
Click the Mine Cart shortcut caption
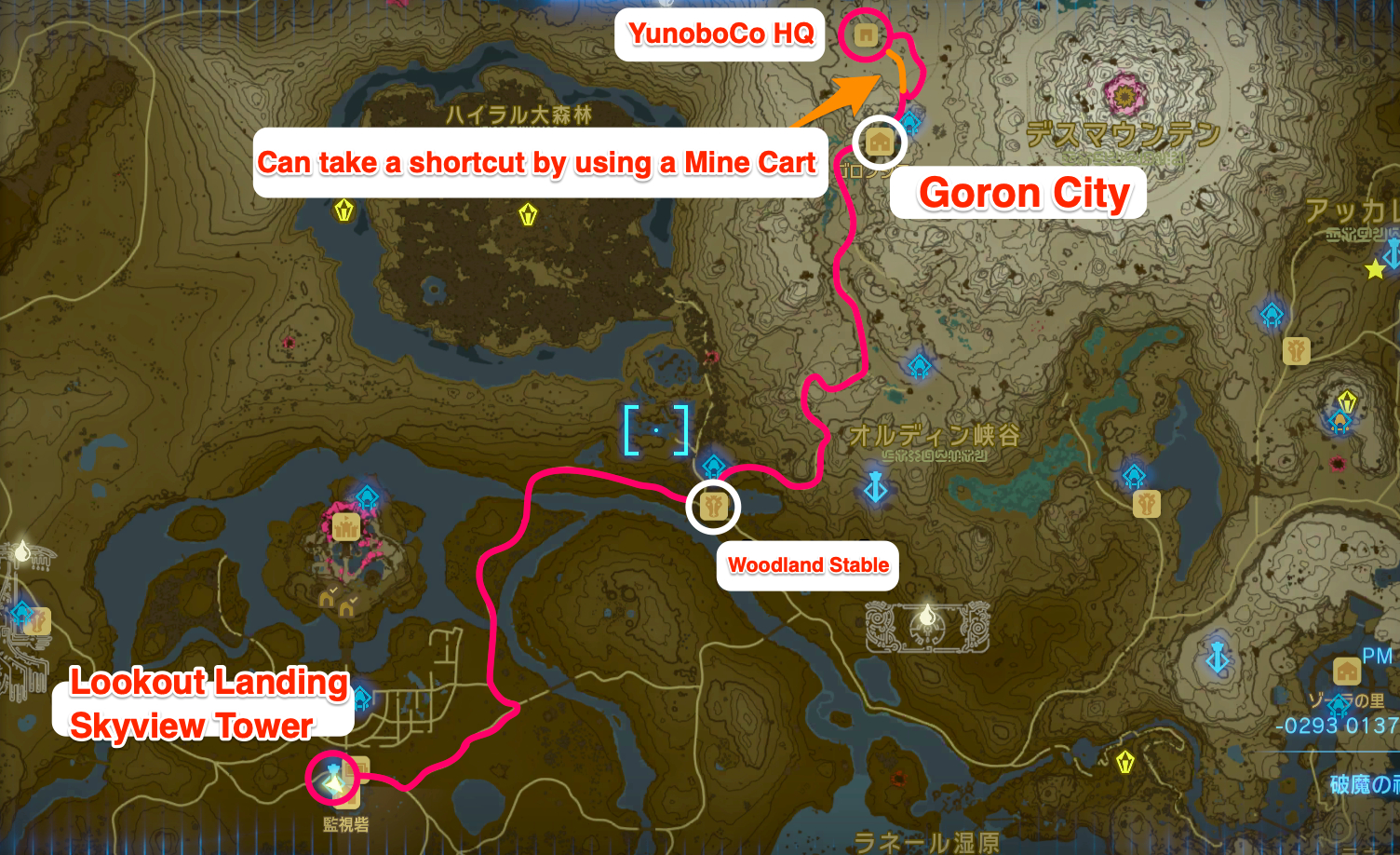pos(539,162)
